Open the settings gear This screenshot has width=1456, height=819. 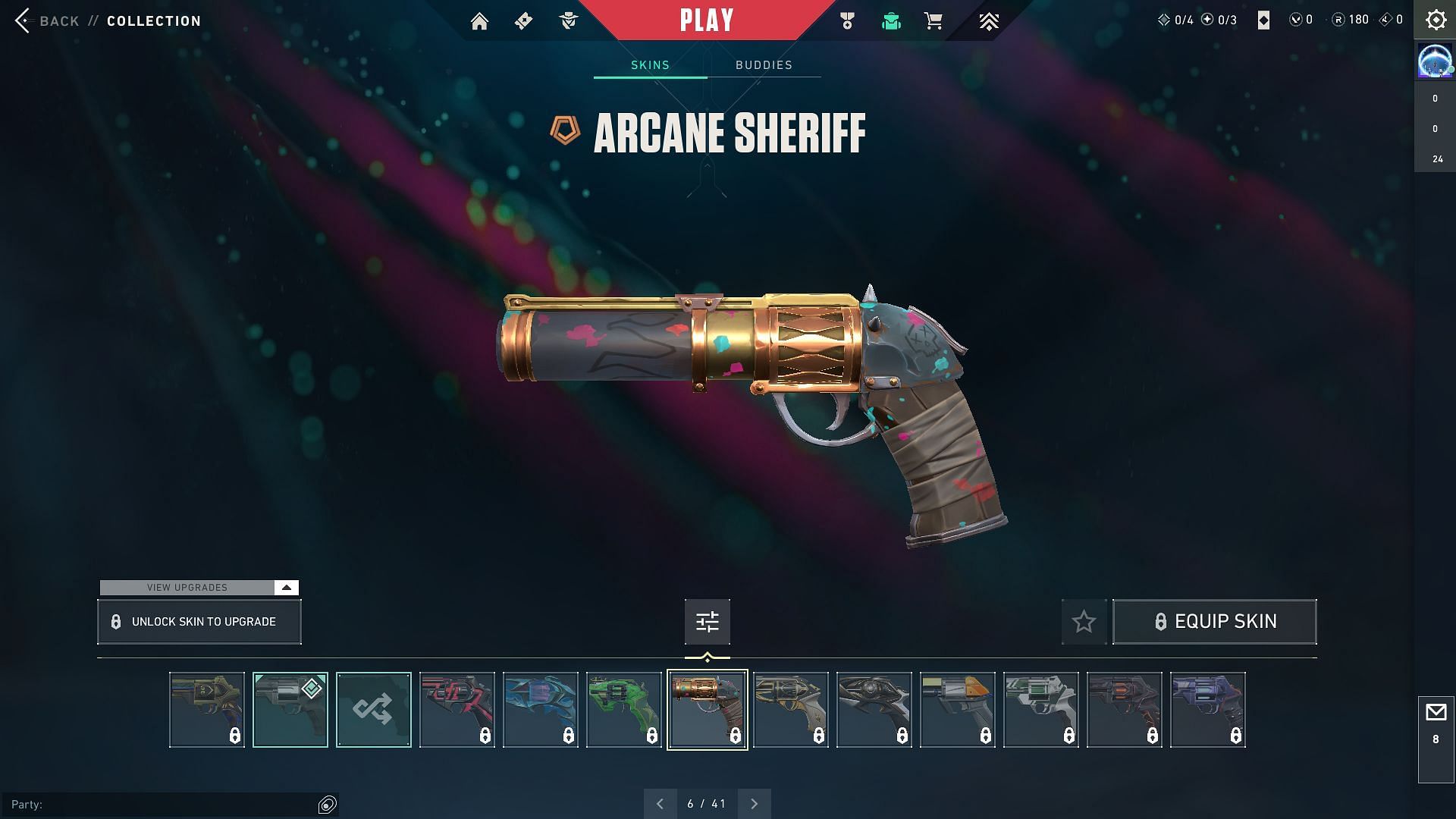pos(1436,20)
